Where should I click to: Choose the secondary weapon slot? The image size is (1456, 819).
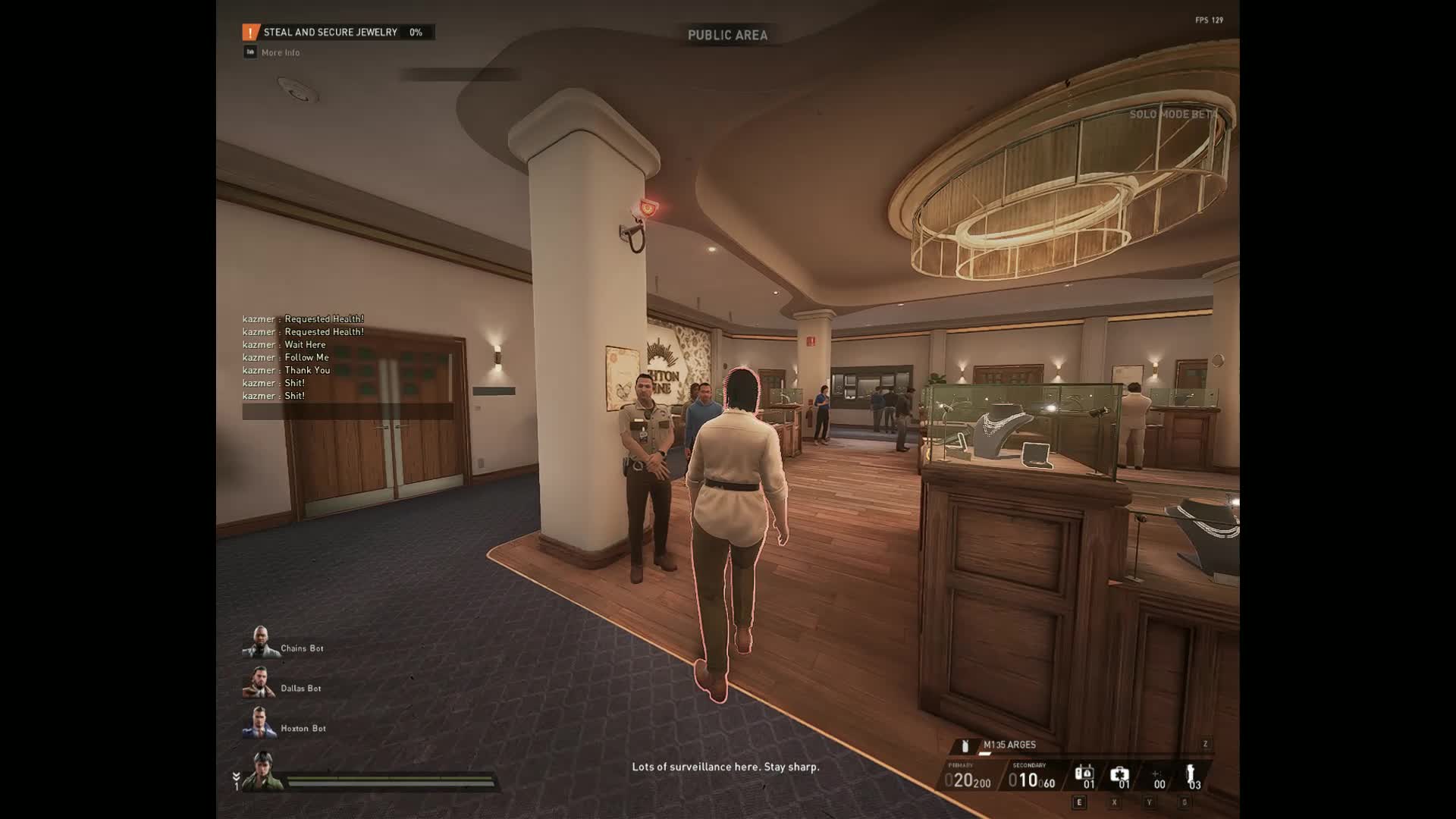pyautogui.click(x=1031, y=778)
